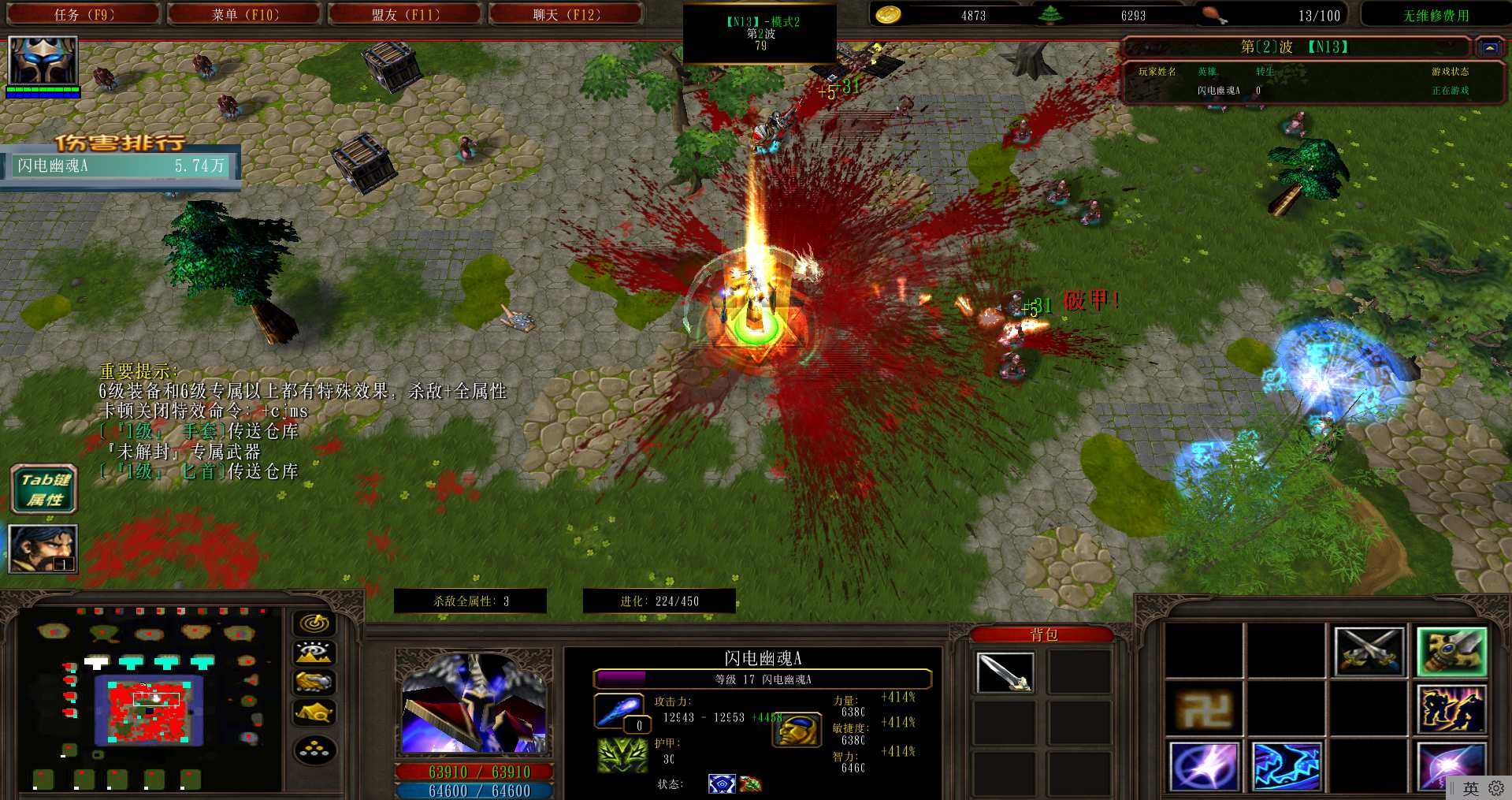Click the Tab键 属性 attributes button
This screenshot has width=1512, height=800.
44,489
